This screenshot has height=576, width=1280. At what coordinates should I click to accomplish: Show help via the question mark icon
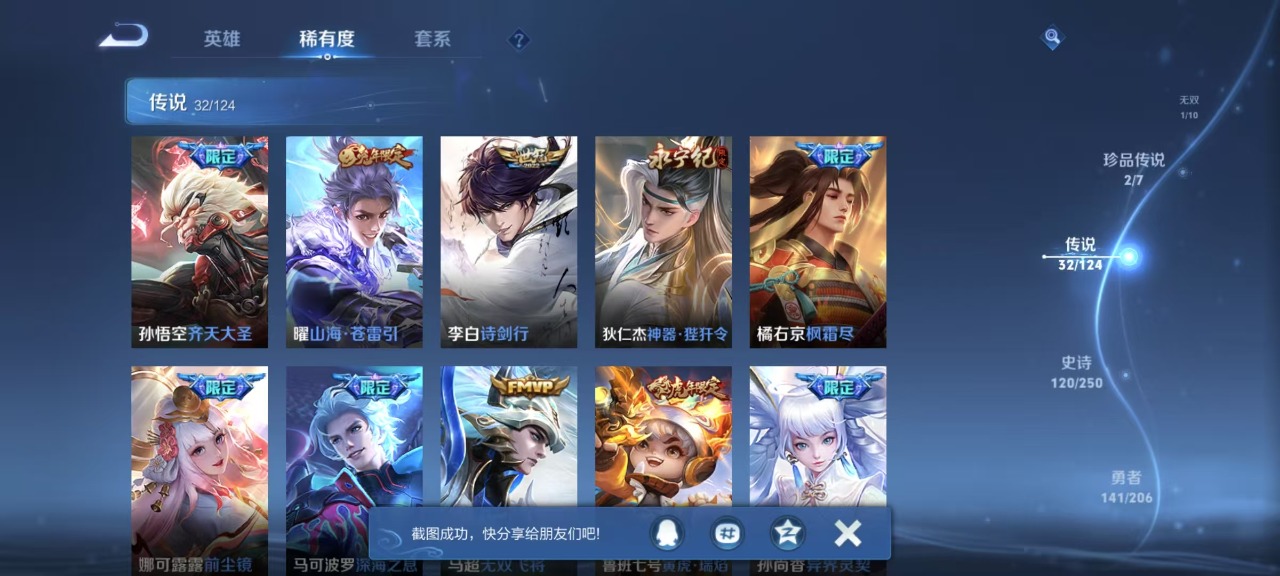[518, 40]
